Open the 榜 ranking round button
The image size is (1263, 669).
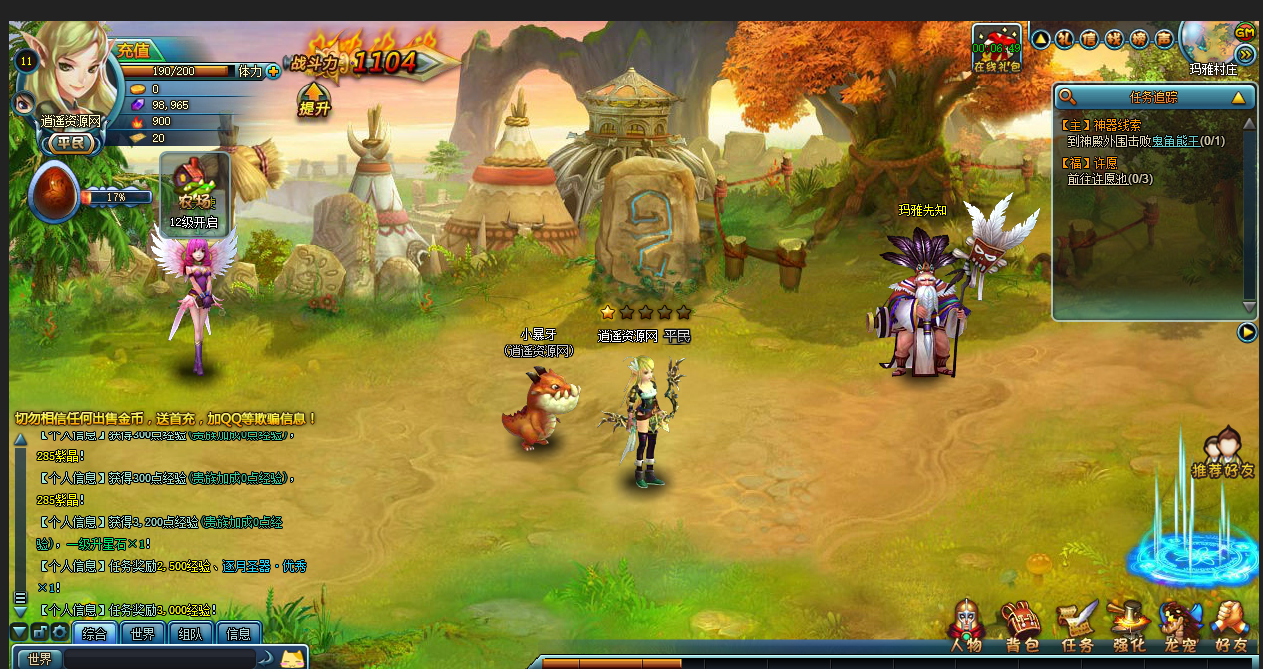pos(1139,39)
